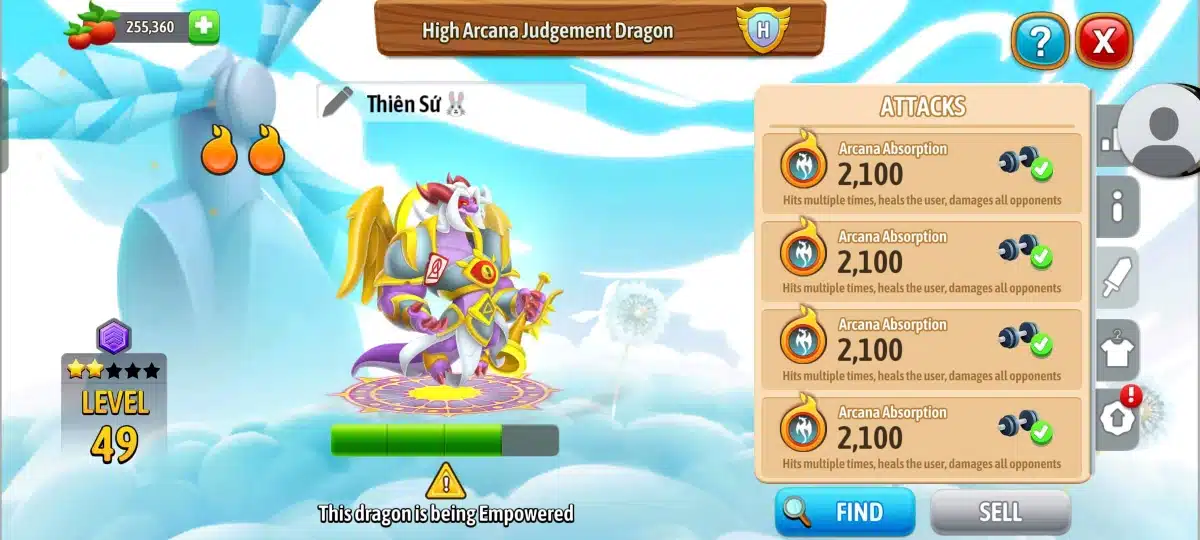This screenshot has height=540, width=1200.
Task: Open the help question mark button
Action: click(1040, 41)
